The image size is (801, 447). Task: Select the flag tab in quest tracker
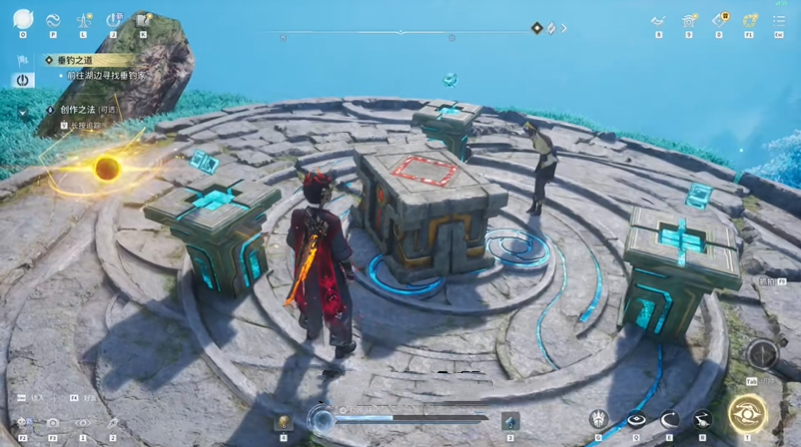coord(22,59)
